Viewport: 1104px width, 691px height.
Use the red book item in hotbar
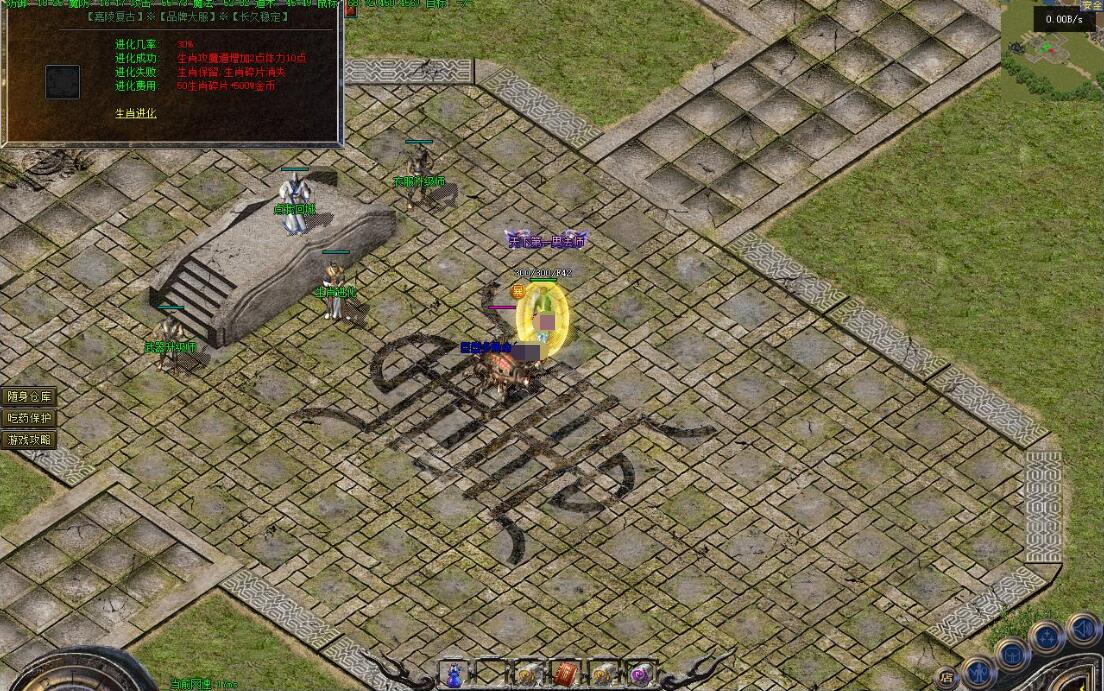click(x=565, y=675)
